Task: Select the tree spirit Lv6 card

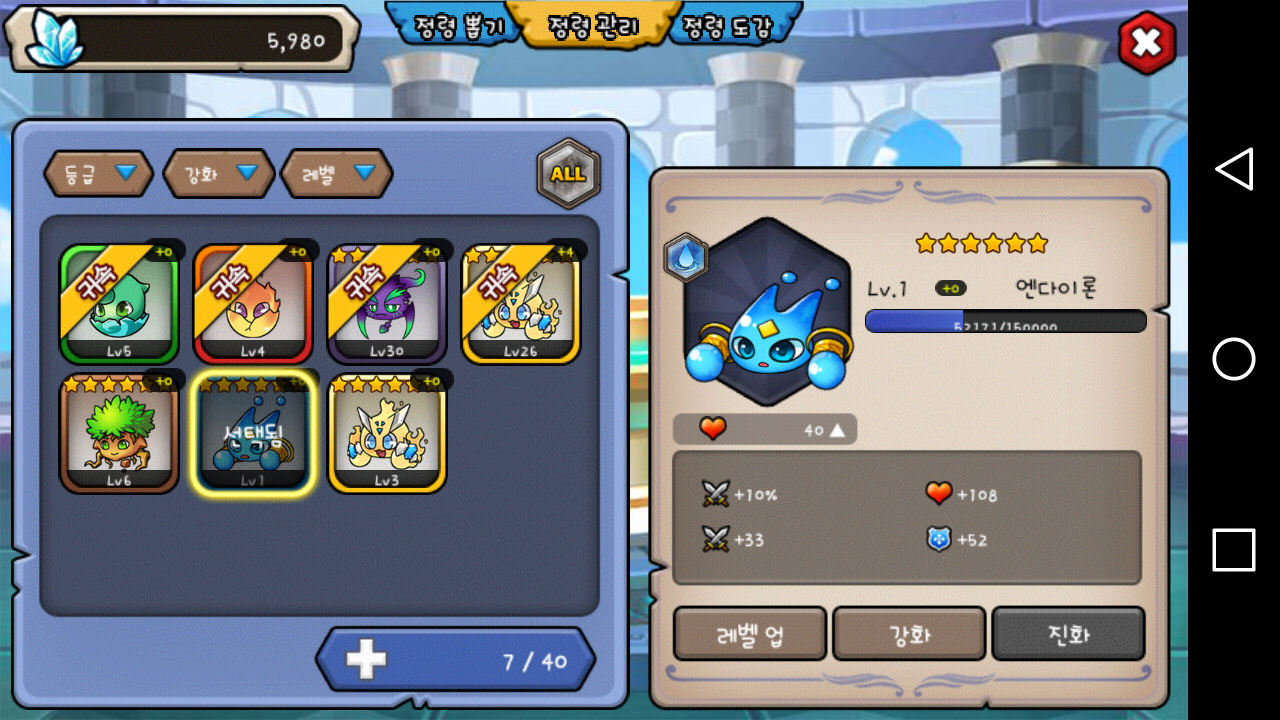Action: click(119, 433)
